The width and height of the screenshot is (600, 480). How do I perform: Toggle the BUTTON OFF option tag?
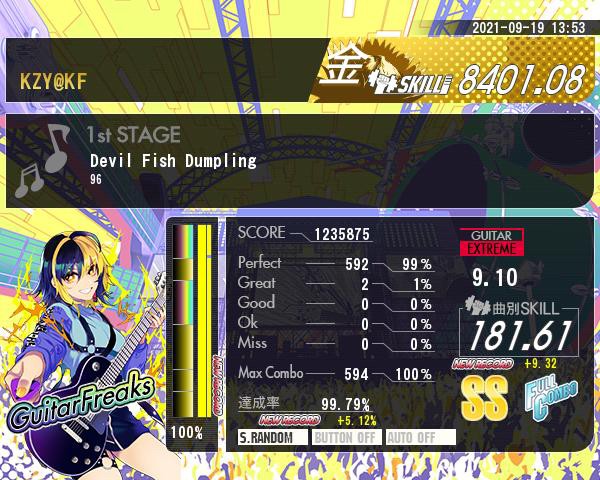tap(345, 437)
